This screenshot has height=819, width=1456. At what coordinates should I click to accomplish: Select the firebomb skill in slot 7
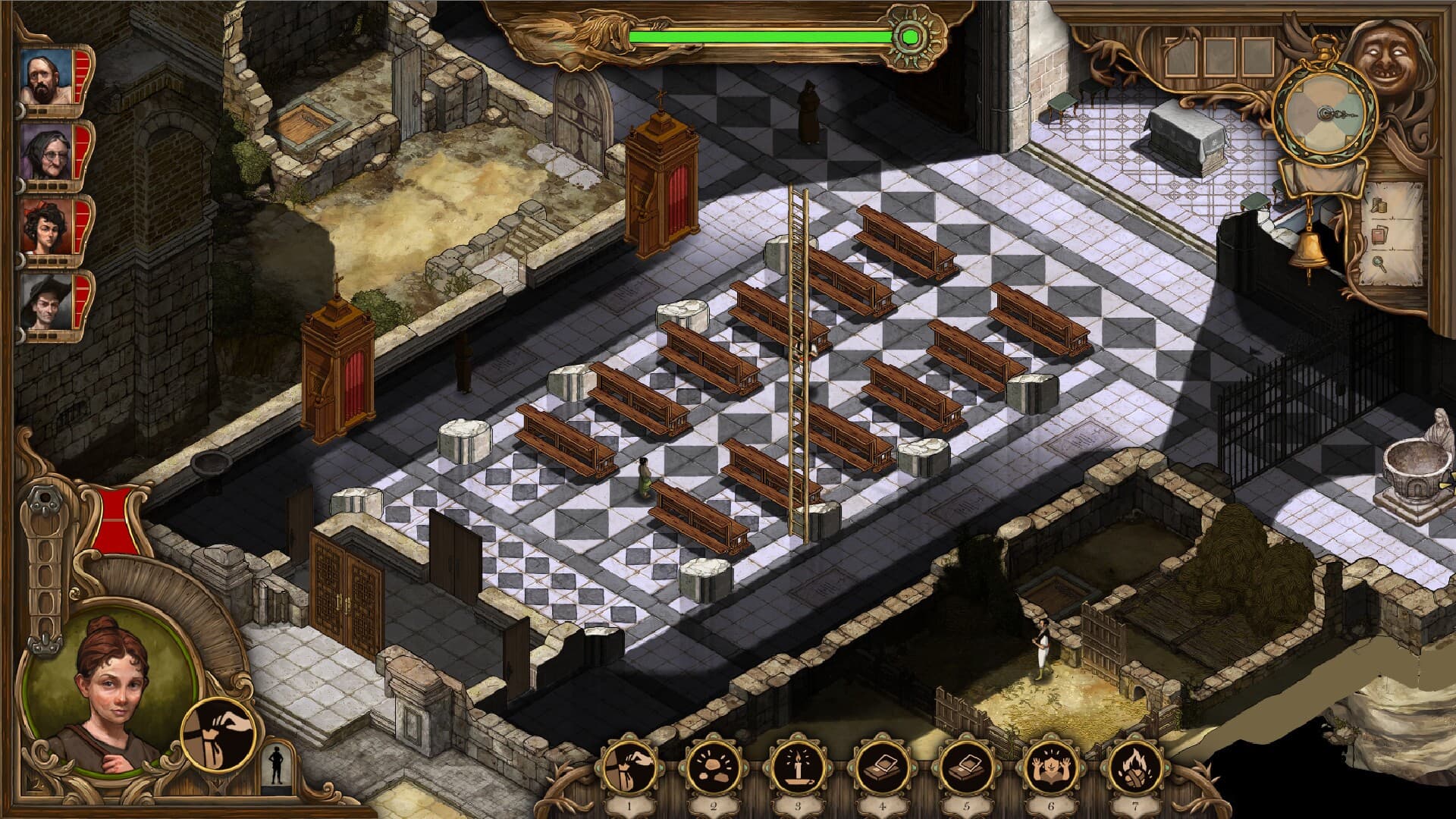pos(1137,767)
